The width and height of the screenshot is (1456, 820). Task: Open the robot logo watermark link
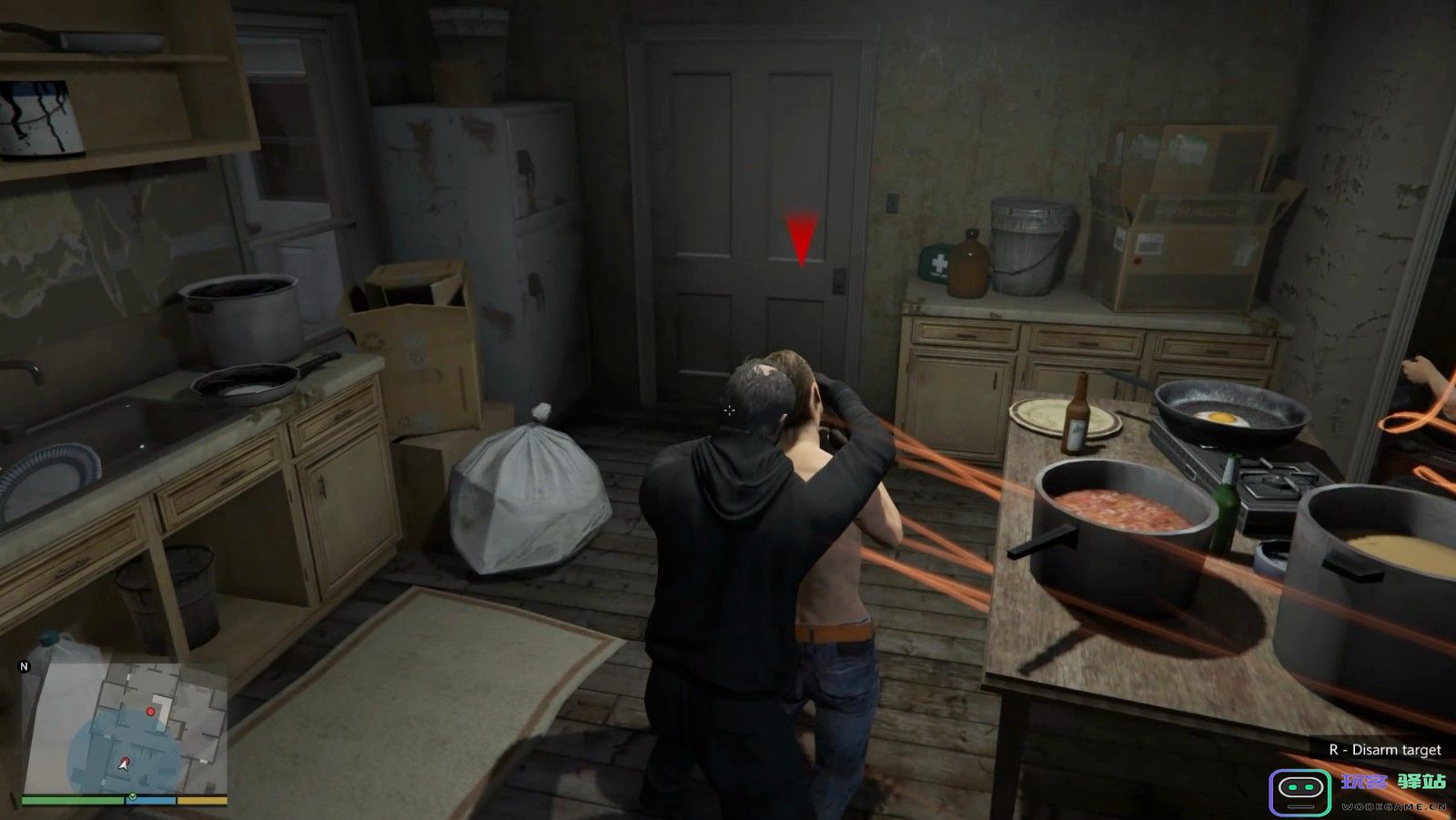(x=1299, y=792)
